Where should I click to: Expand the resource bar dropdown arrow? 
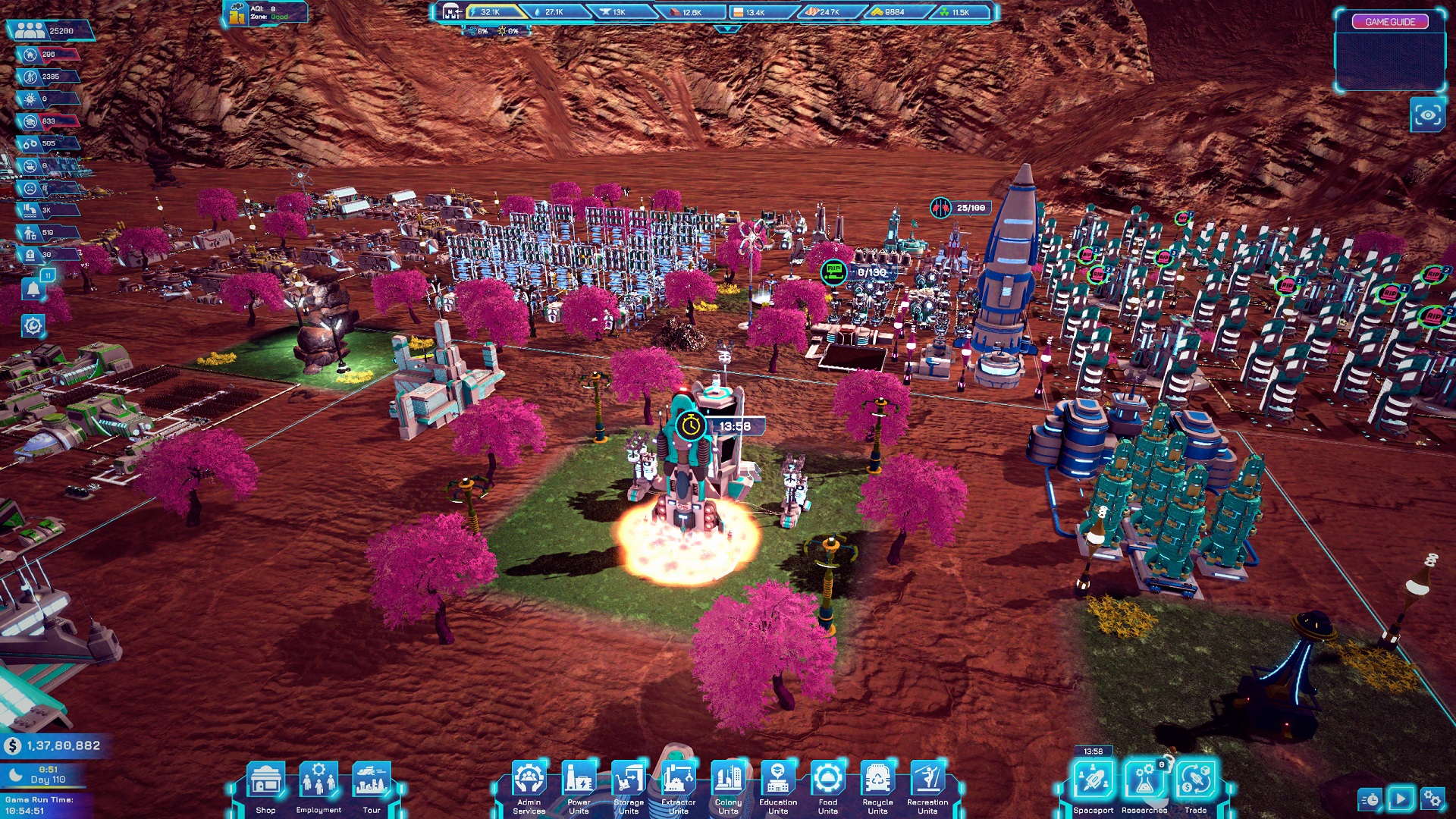[727, 30]
